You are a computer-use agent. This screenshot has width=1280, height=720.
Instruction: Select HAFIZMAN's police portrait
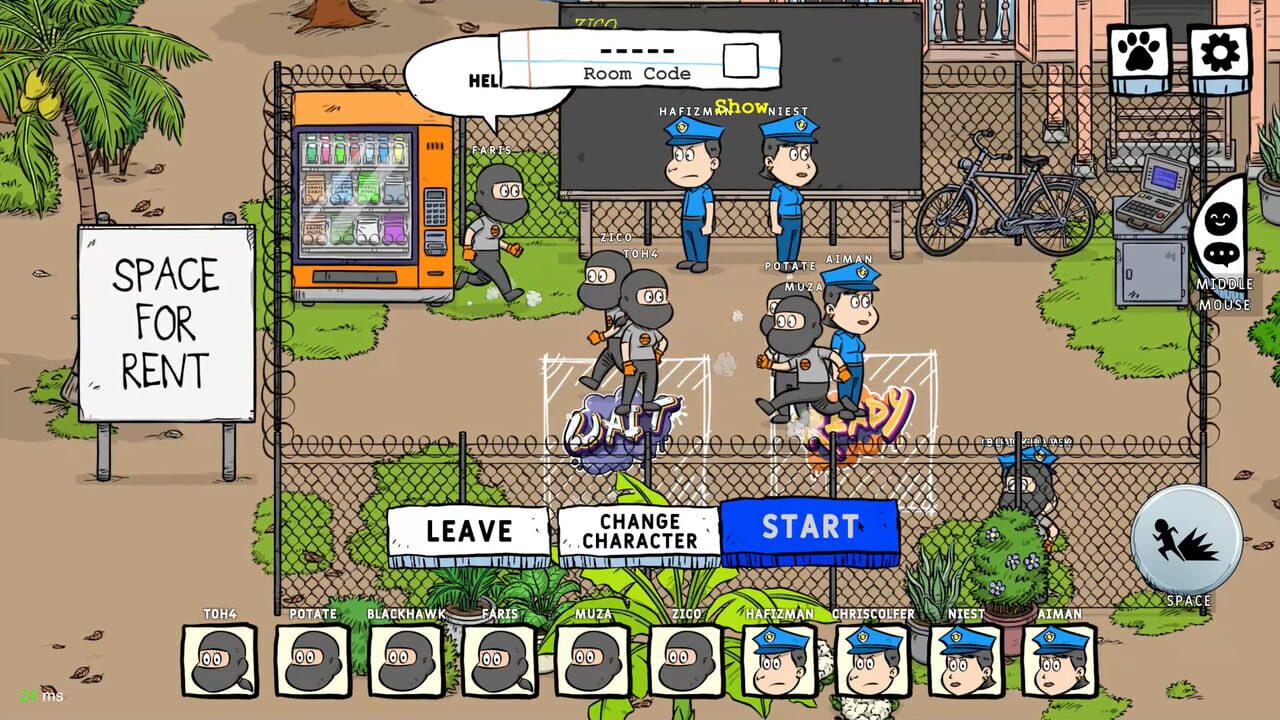[x=778, y=658]
